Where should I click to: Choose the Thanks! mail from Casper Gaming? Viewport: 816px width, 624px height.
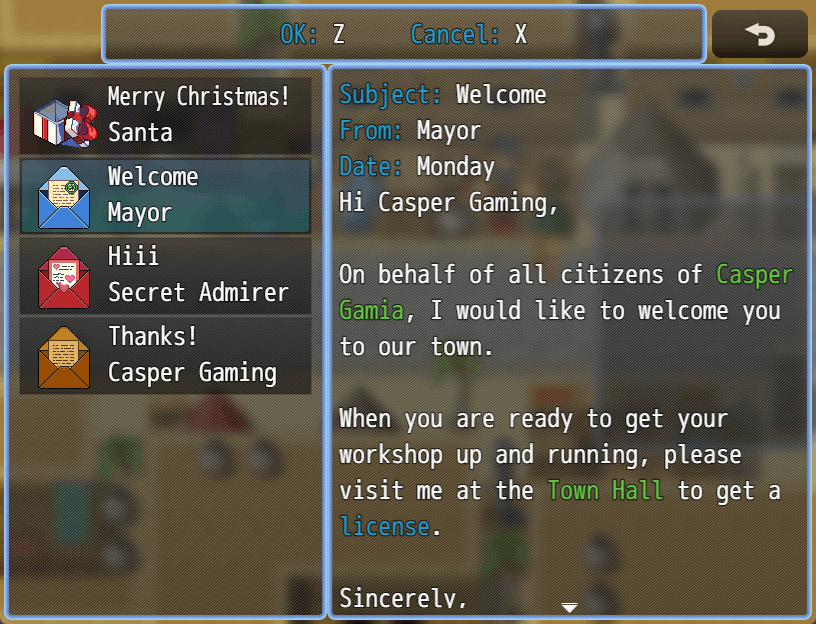pyautogui.click(x=166, y=355)
